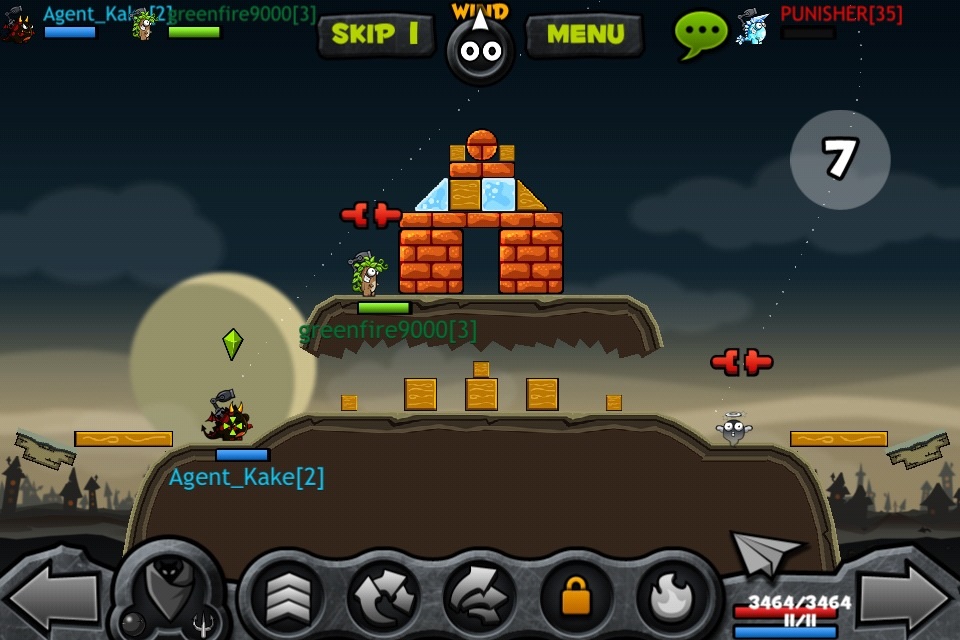Select the triple chevron ability
Image resolution: width=960 pixels, height=640 pixels.
tap(286, 597)
